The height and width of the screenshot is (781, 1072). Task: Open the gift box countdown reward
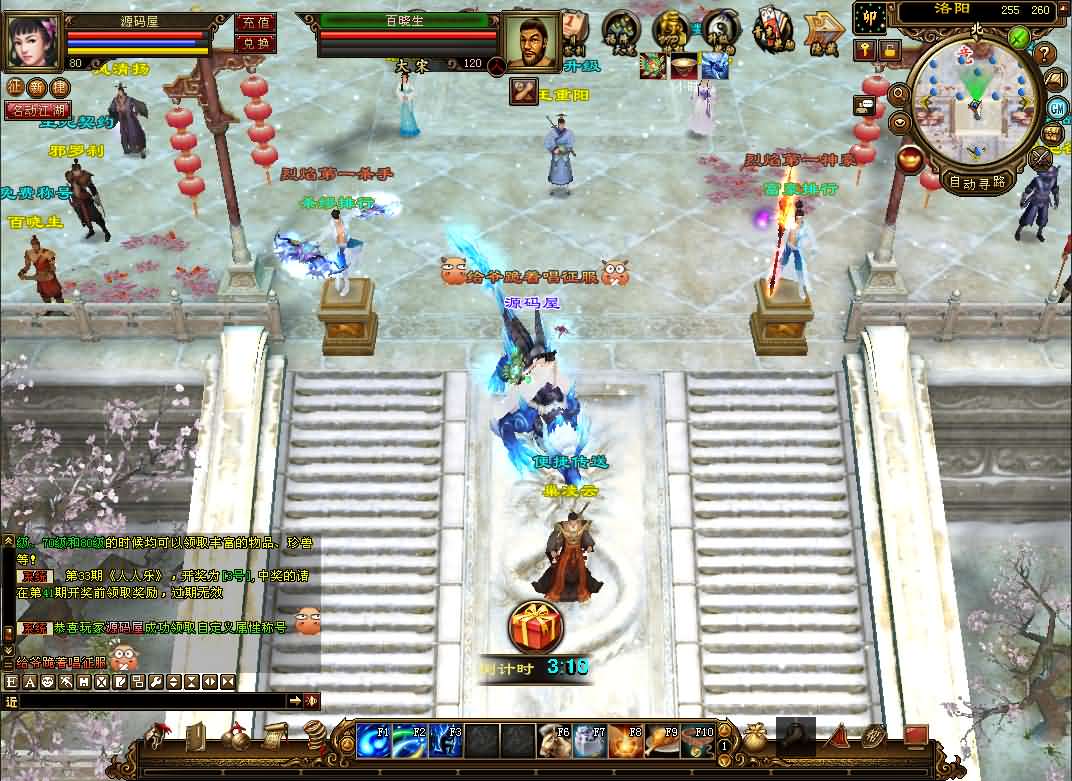coord(536,627)
